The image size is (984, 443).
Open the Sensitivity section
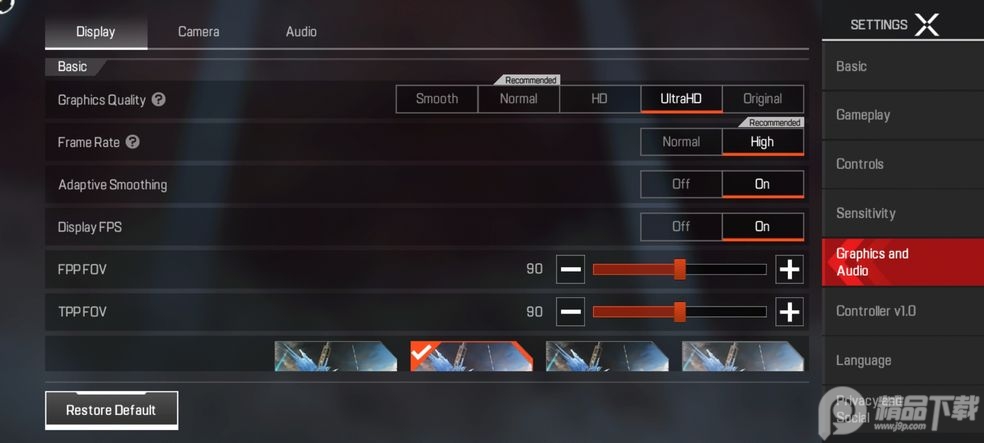point(866,213)
